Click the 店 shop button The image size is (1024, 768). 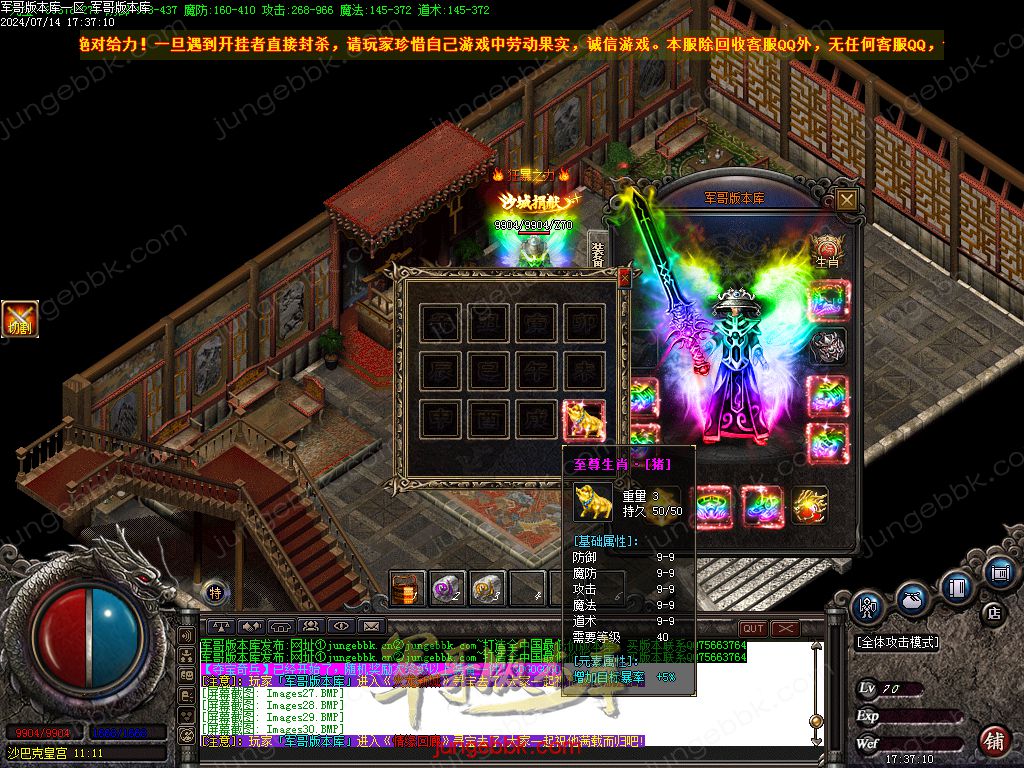point(993,612)
